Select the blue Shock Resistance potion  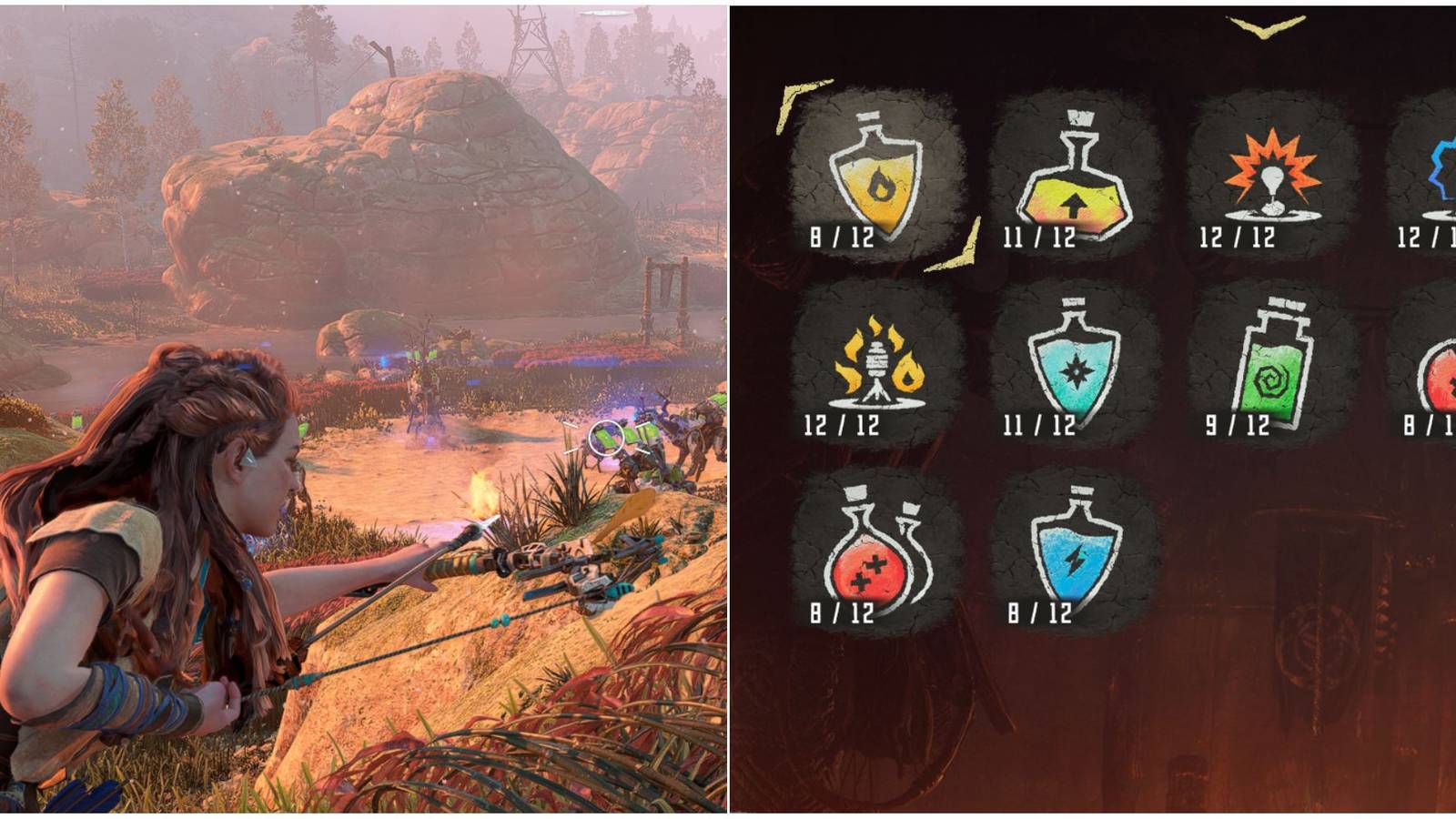tap(1076, 555)
